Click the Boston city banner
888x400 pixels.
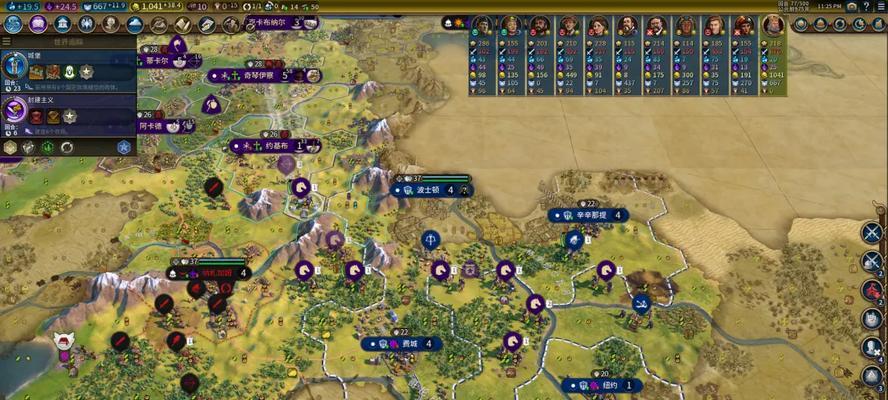(x=430, y=189)
